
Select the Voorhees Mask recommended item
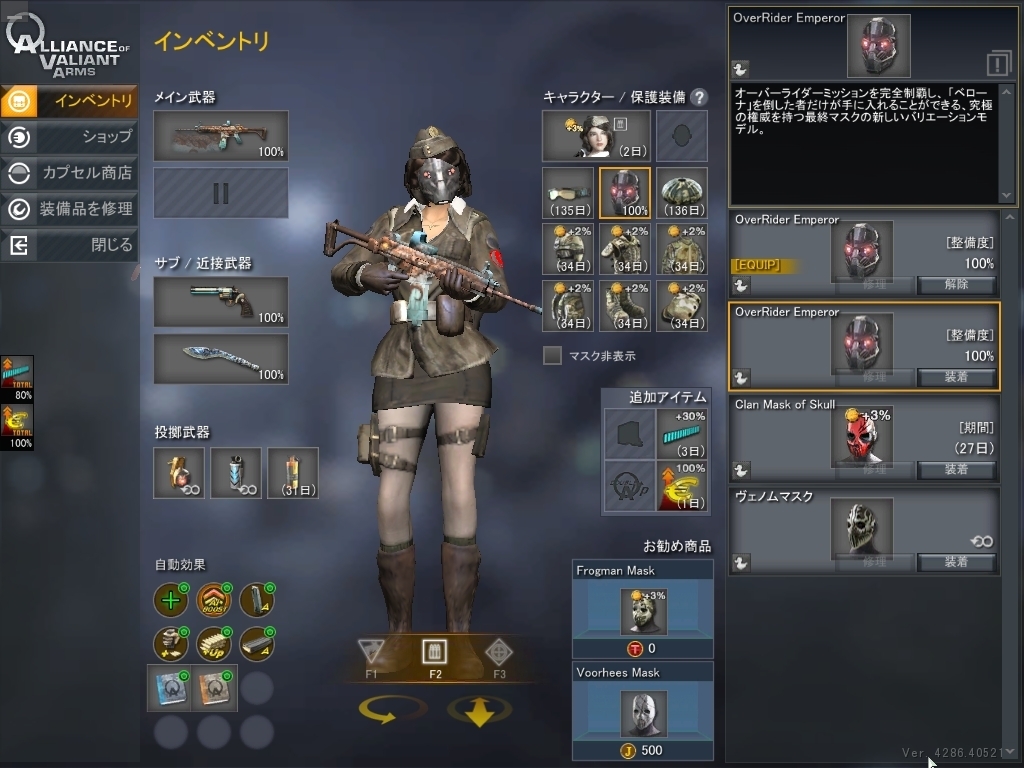642,711
